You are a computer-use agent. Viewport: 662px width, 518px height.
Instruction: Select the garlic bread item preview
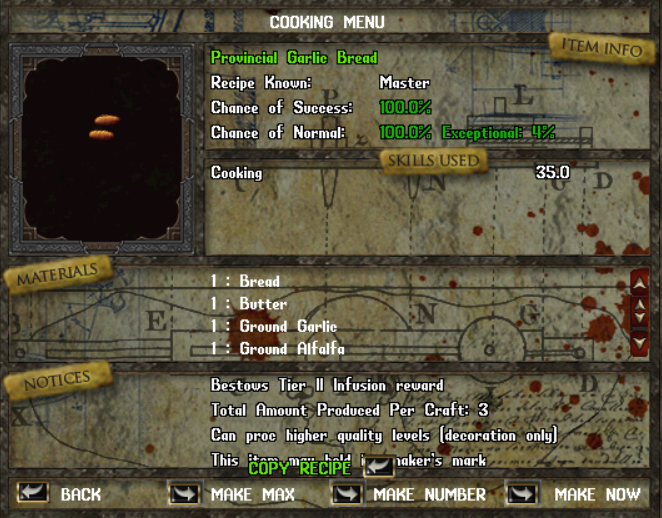coord(105,128)
